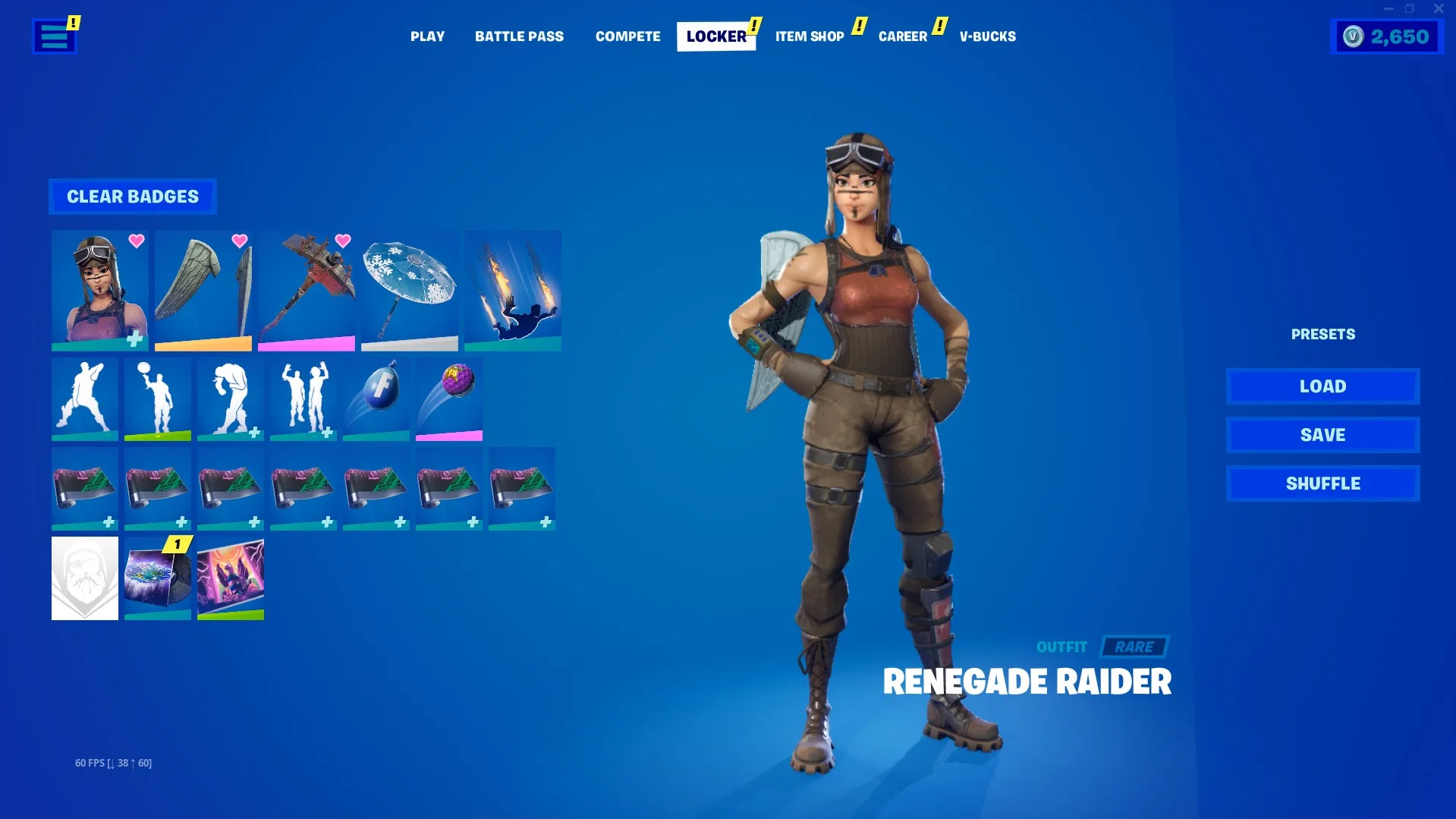Open the Battle Pass tab

pos(519,36)
